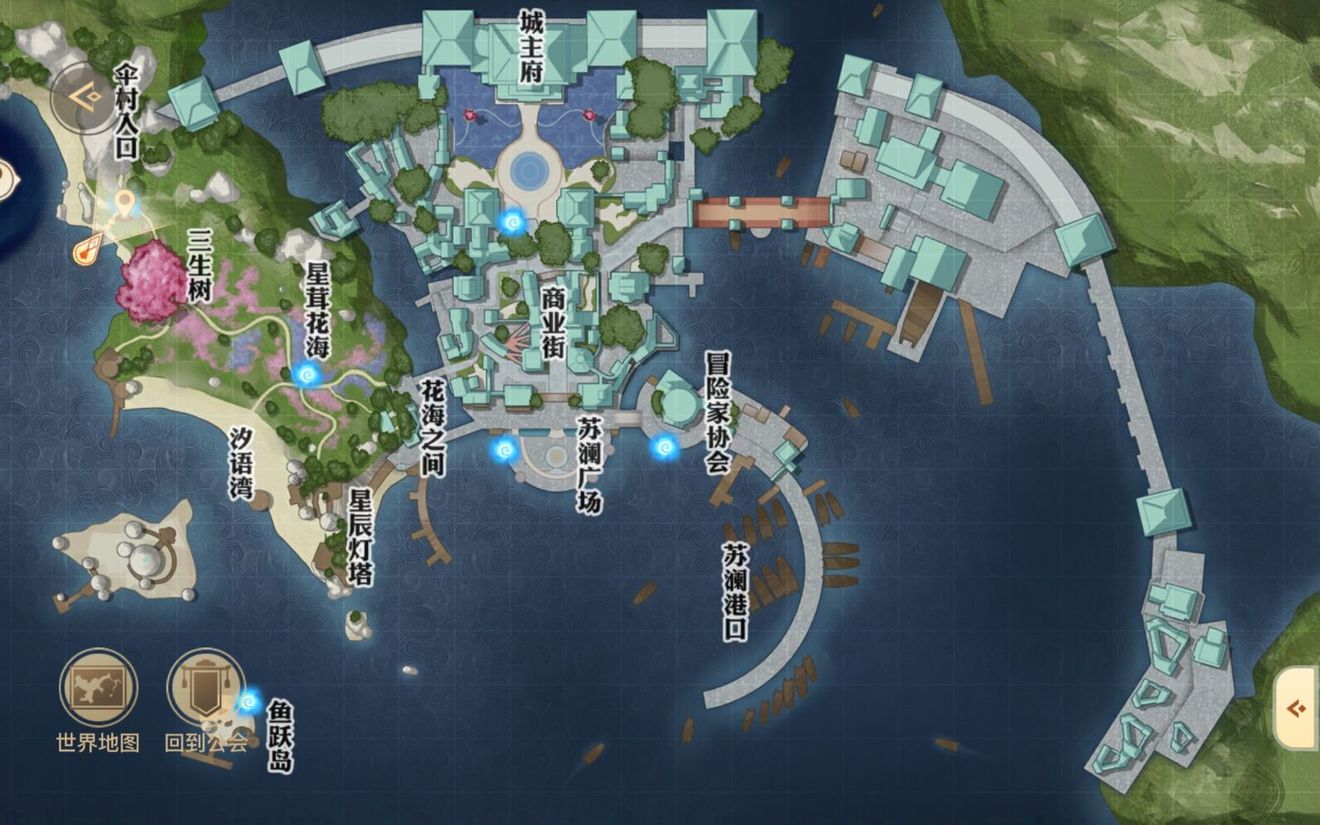This screenshot has width=1320, height=825.
Task: Expand the side panel with the right-edge arrow tab
Action: pyautogui.click(x=1298, y=709)
